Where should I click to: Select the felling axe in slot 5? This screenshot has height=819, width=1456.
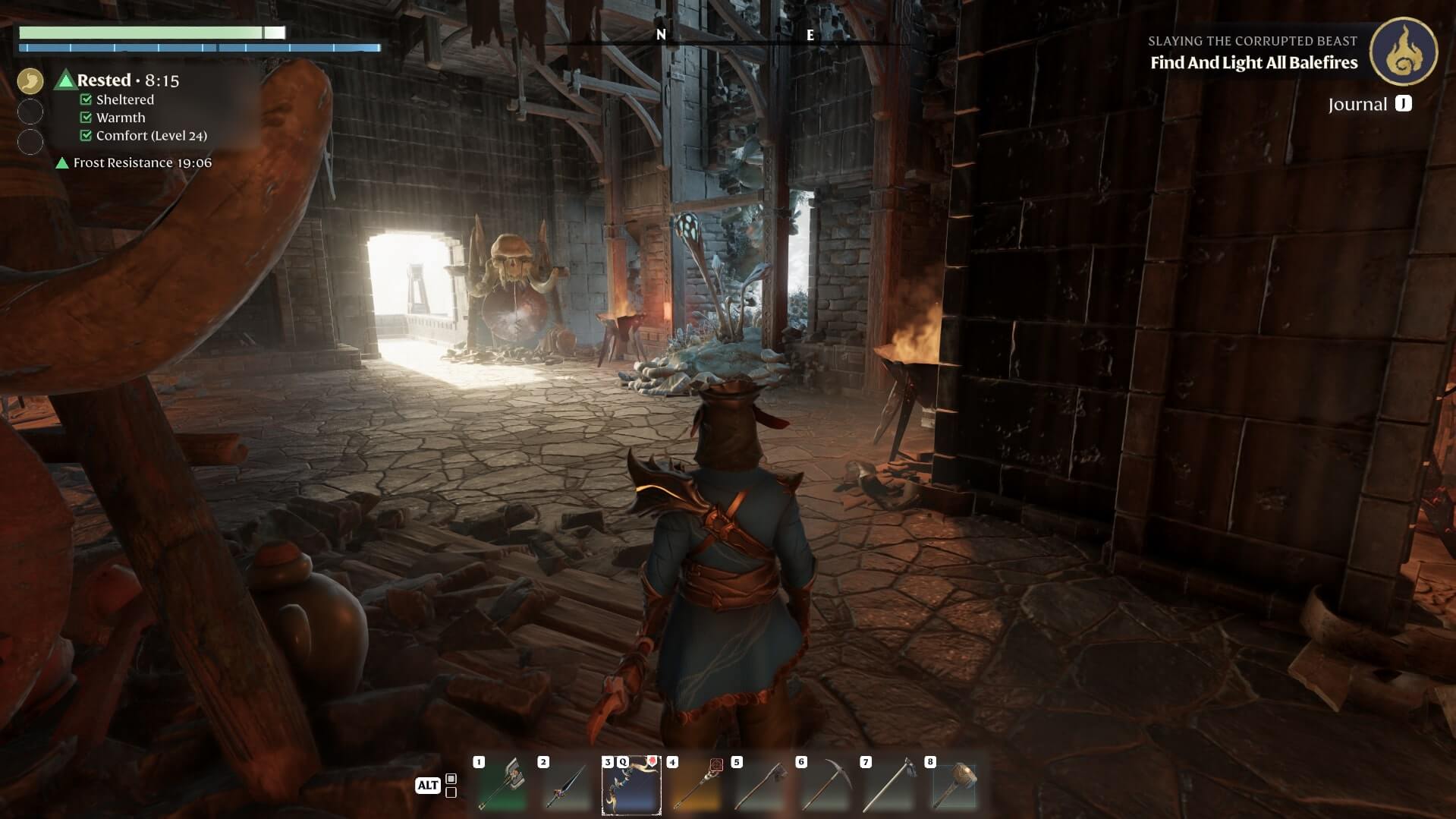[x=760, y=786]
